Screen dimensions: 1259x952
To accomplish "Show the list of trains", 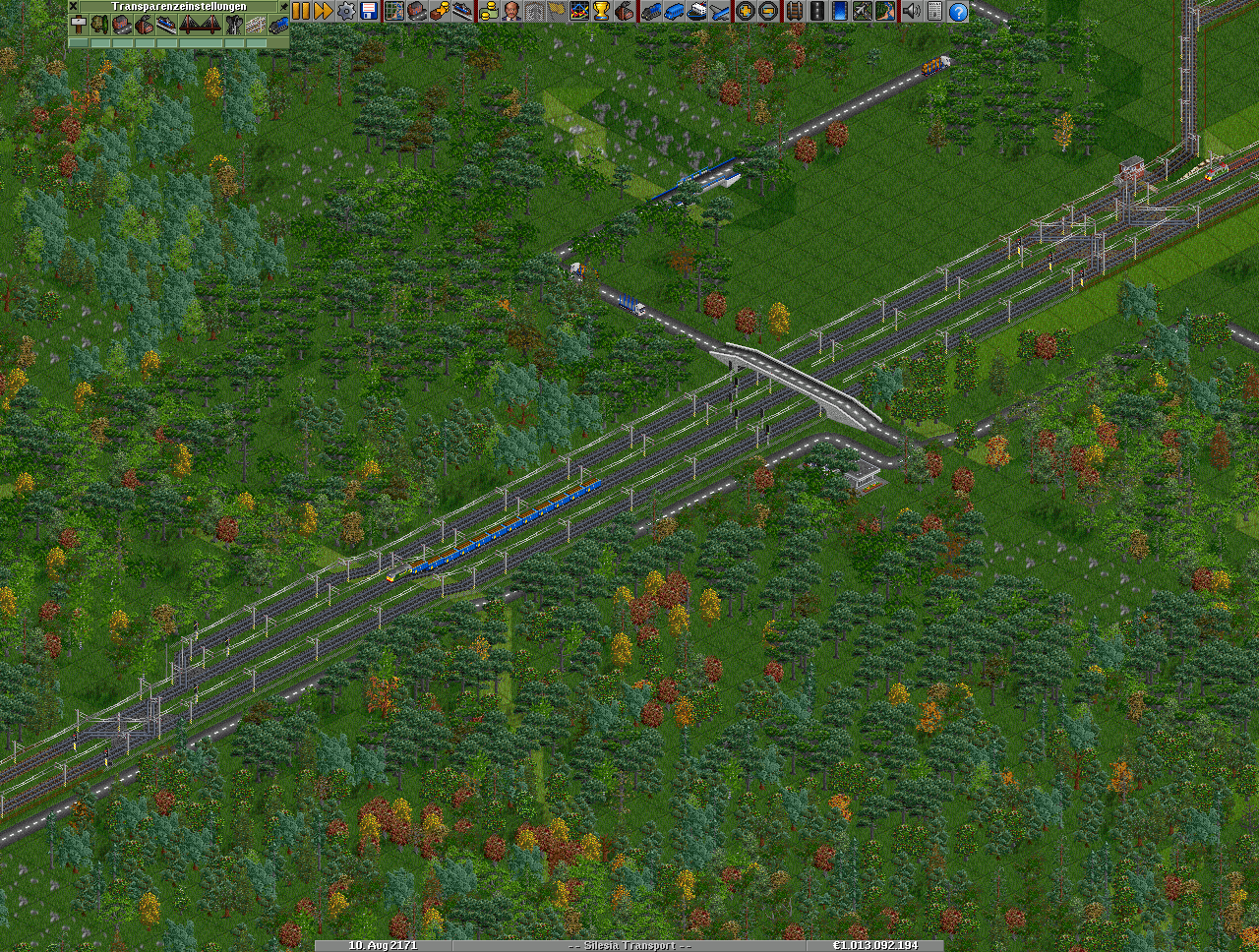I will pyautogui.click(x=651, y=11).
